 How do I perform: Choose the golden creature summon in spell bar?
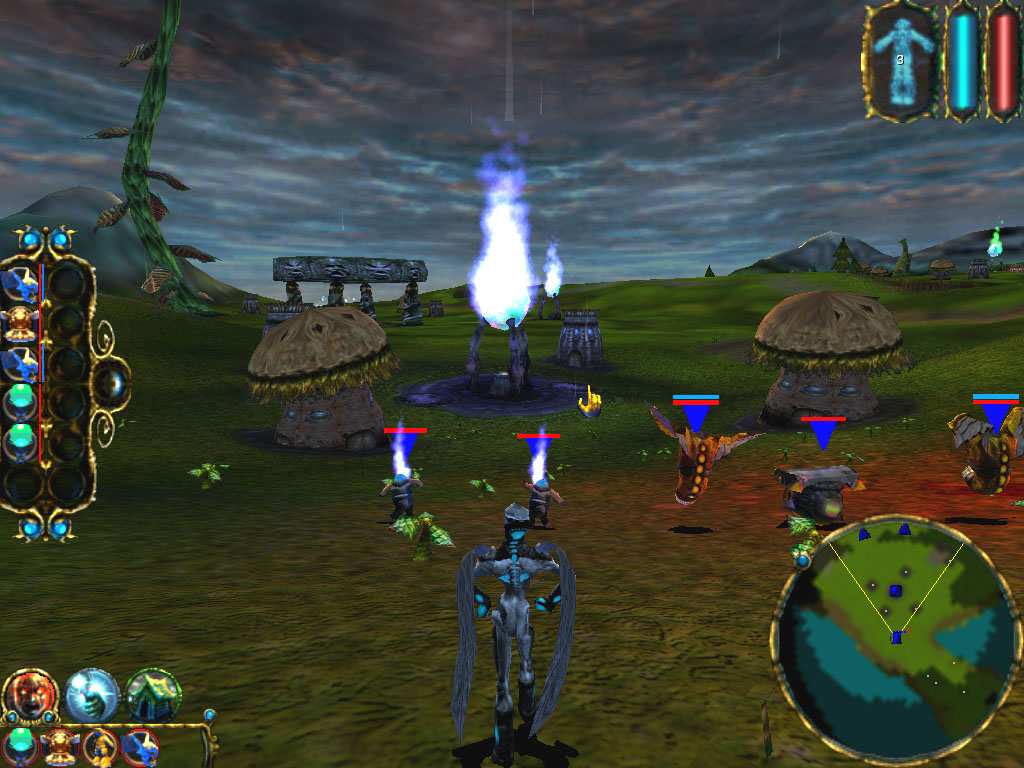(61, 745)
